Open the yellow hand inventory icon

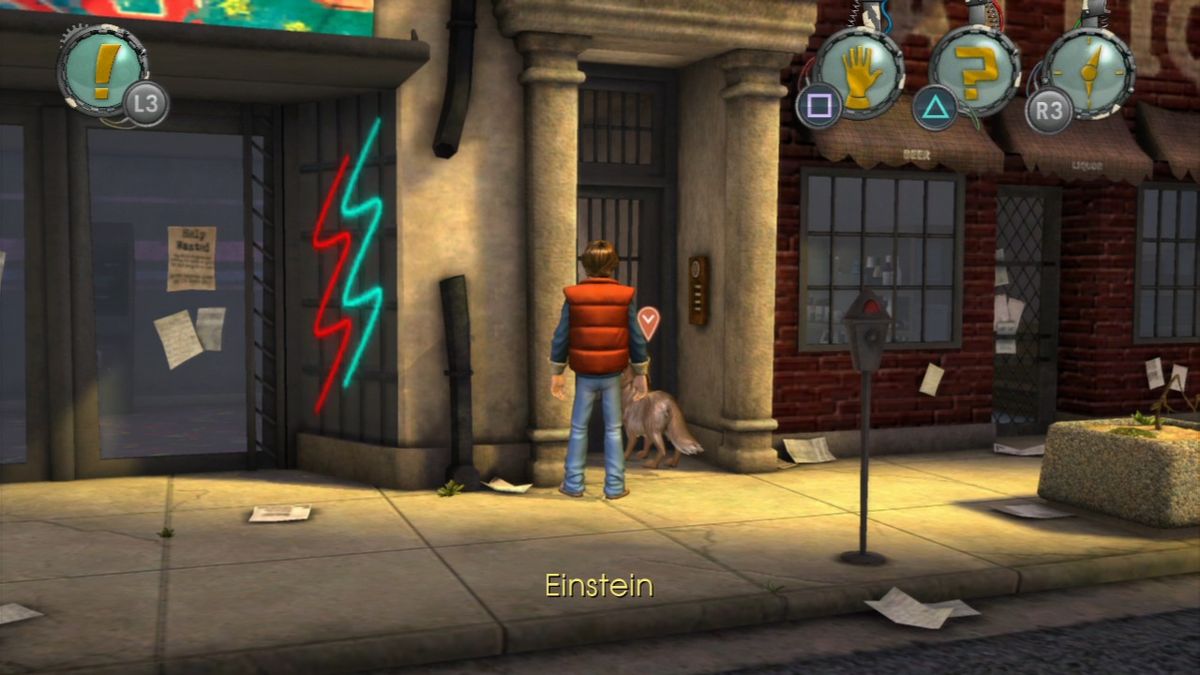pyautogui.click(x=859, y=74)
